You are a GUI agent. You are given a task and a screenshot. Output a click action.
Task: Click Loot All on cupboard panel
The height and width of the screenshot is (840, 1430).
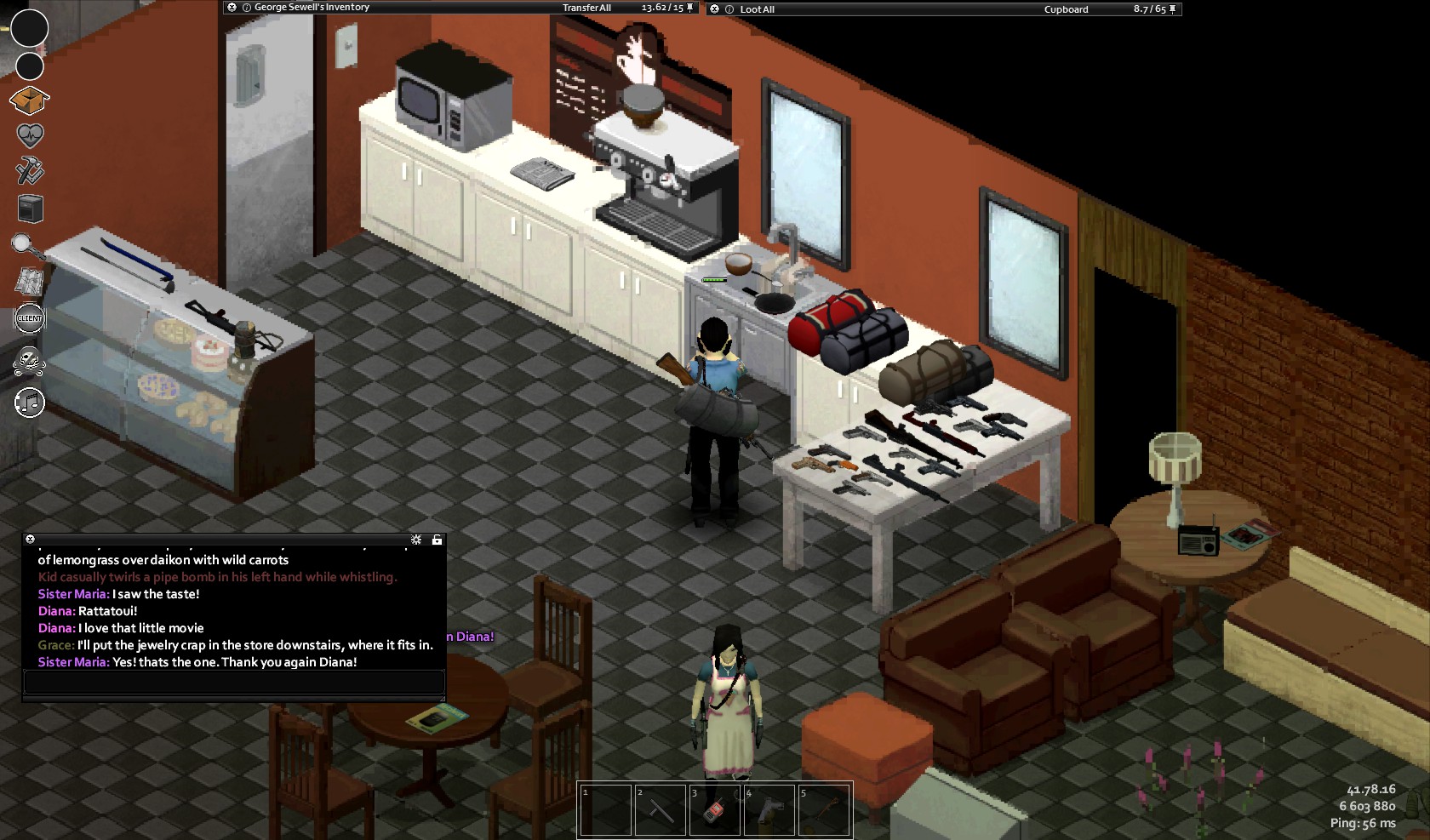click(757, 9)
